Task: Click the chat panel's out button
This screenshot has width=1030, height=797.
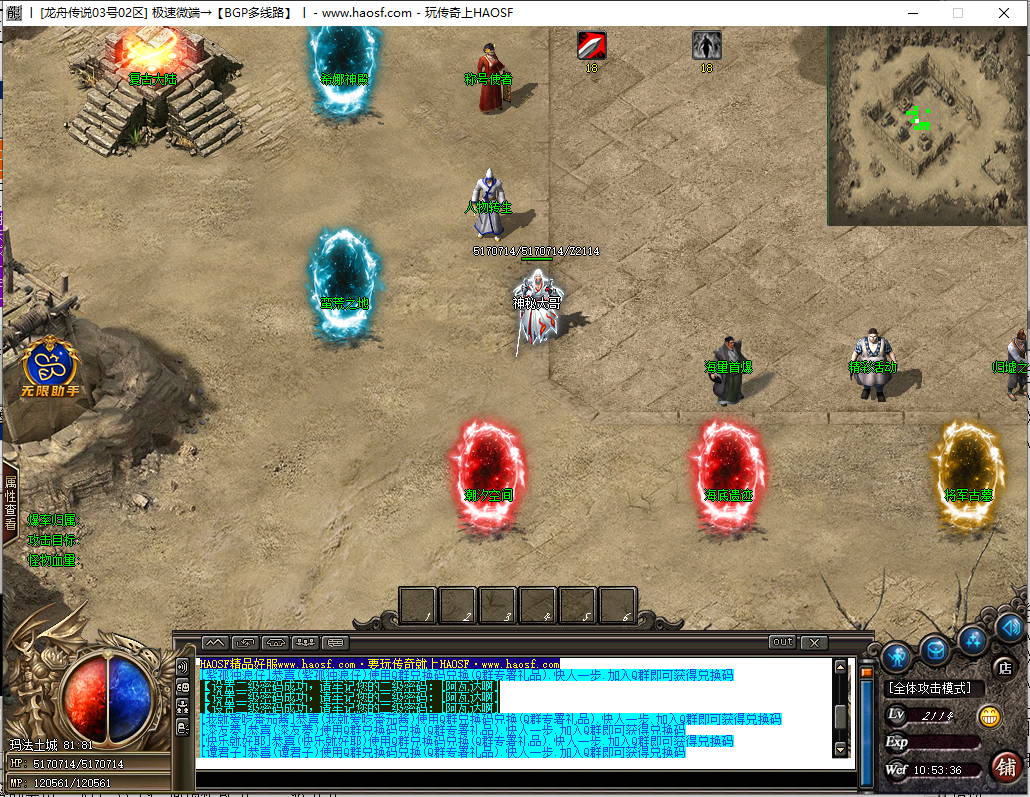Action: point(782,642)
